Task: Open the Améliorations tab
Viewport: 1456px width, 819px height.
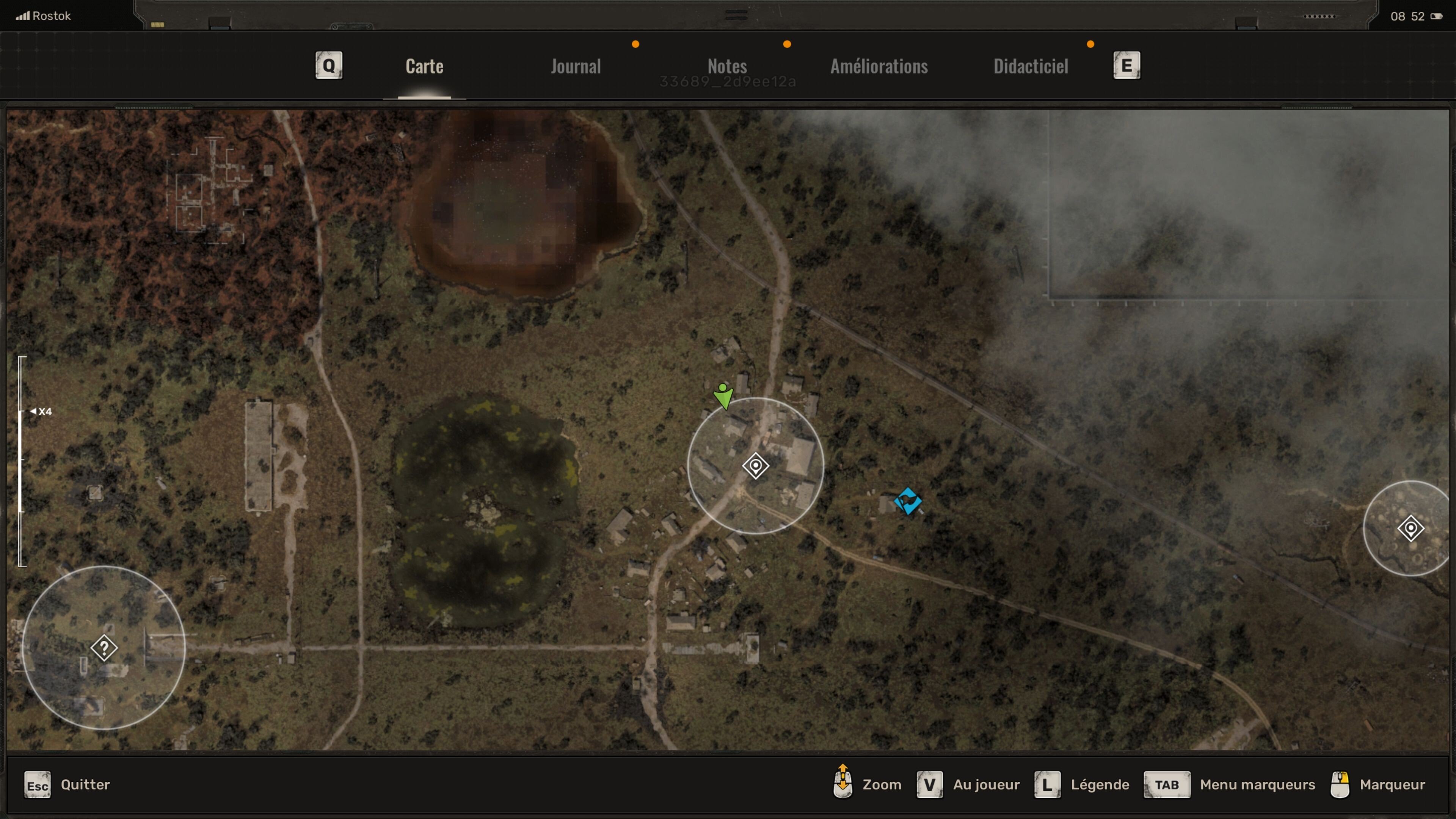Action: coord(879,66)
